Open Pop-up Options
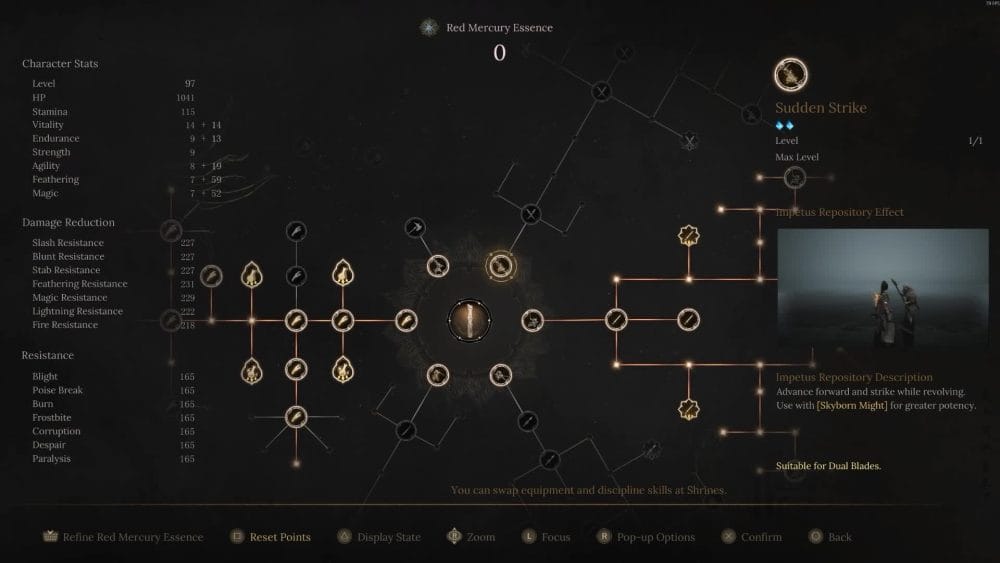The width and height of the screenshot is (1000, 563). (645, 537)
